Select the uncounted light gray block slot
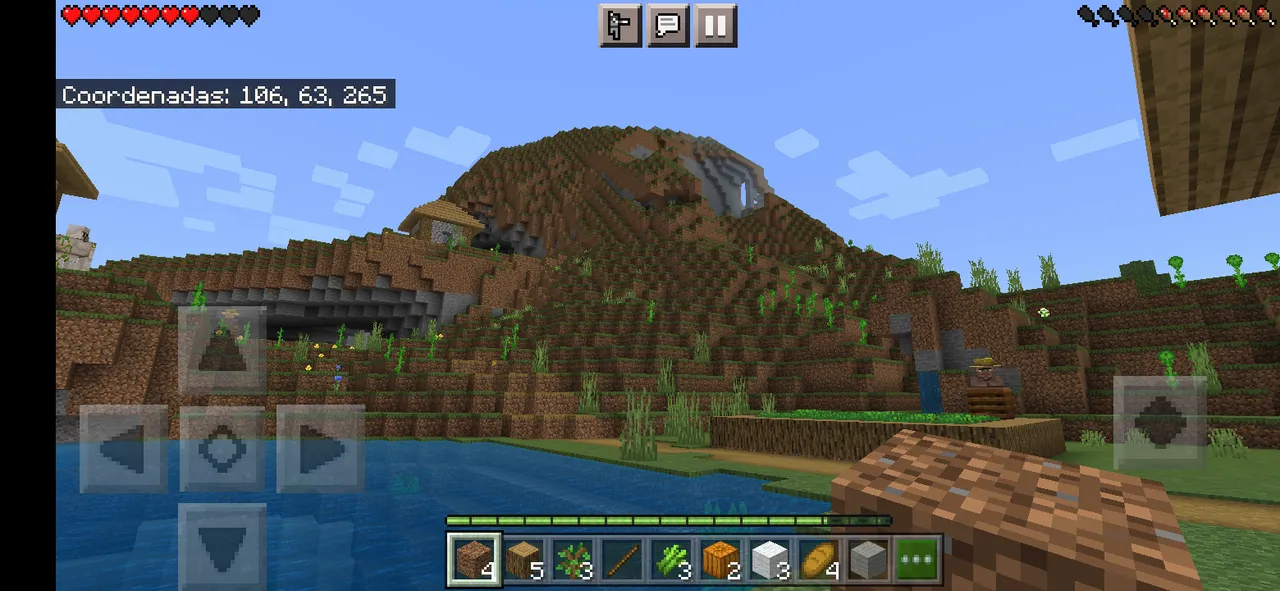The image size is (1280, 591). 867,559
